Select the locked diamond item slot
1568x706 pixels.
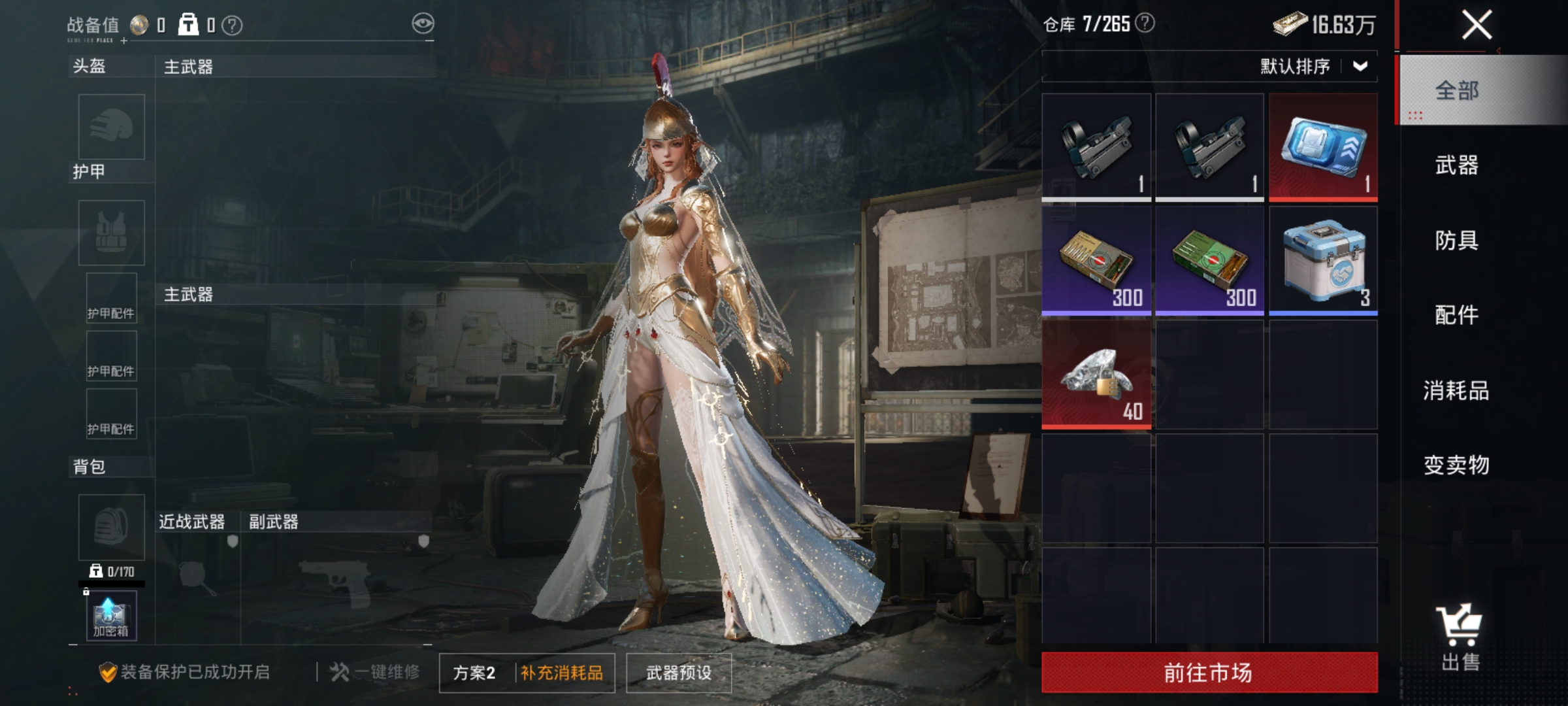pyautogui.click(x=1096, y=375)
